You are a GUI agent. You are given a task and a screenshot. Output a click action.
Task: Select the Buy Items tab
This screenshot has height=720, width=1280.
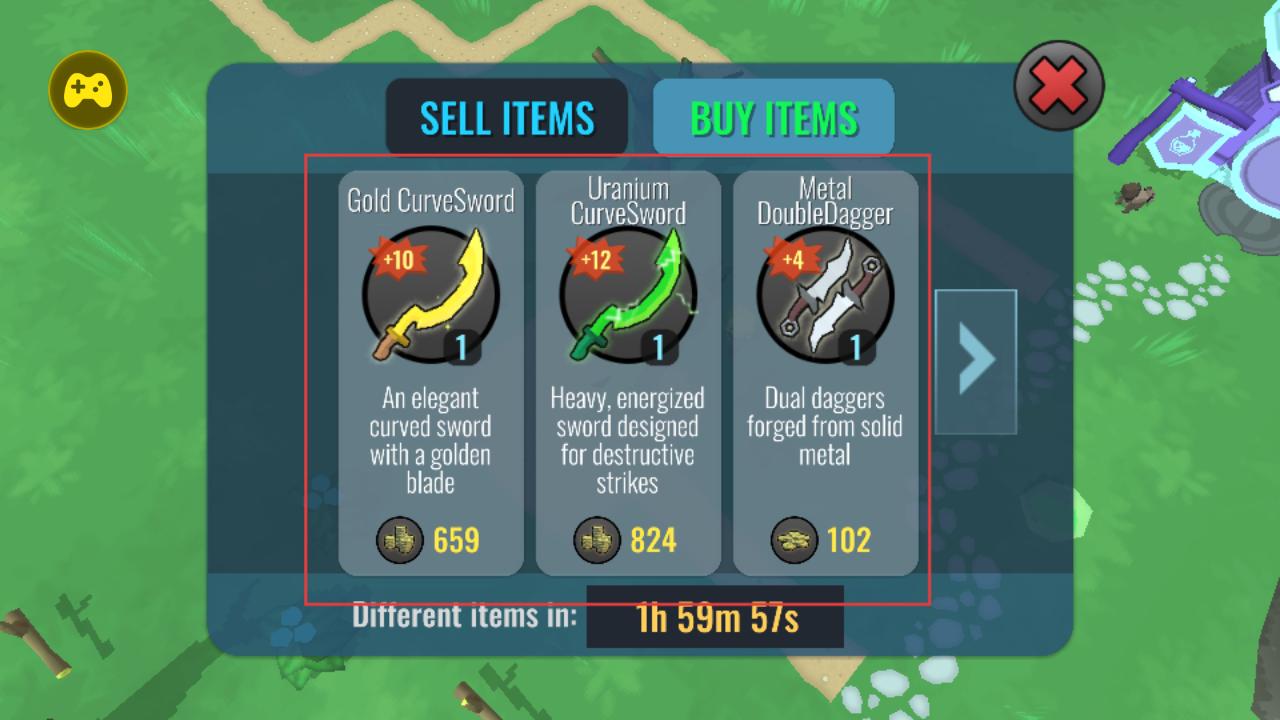[773, 118]
